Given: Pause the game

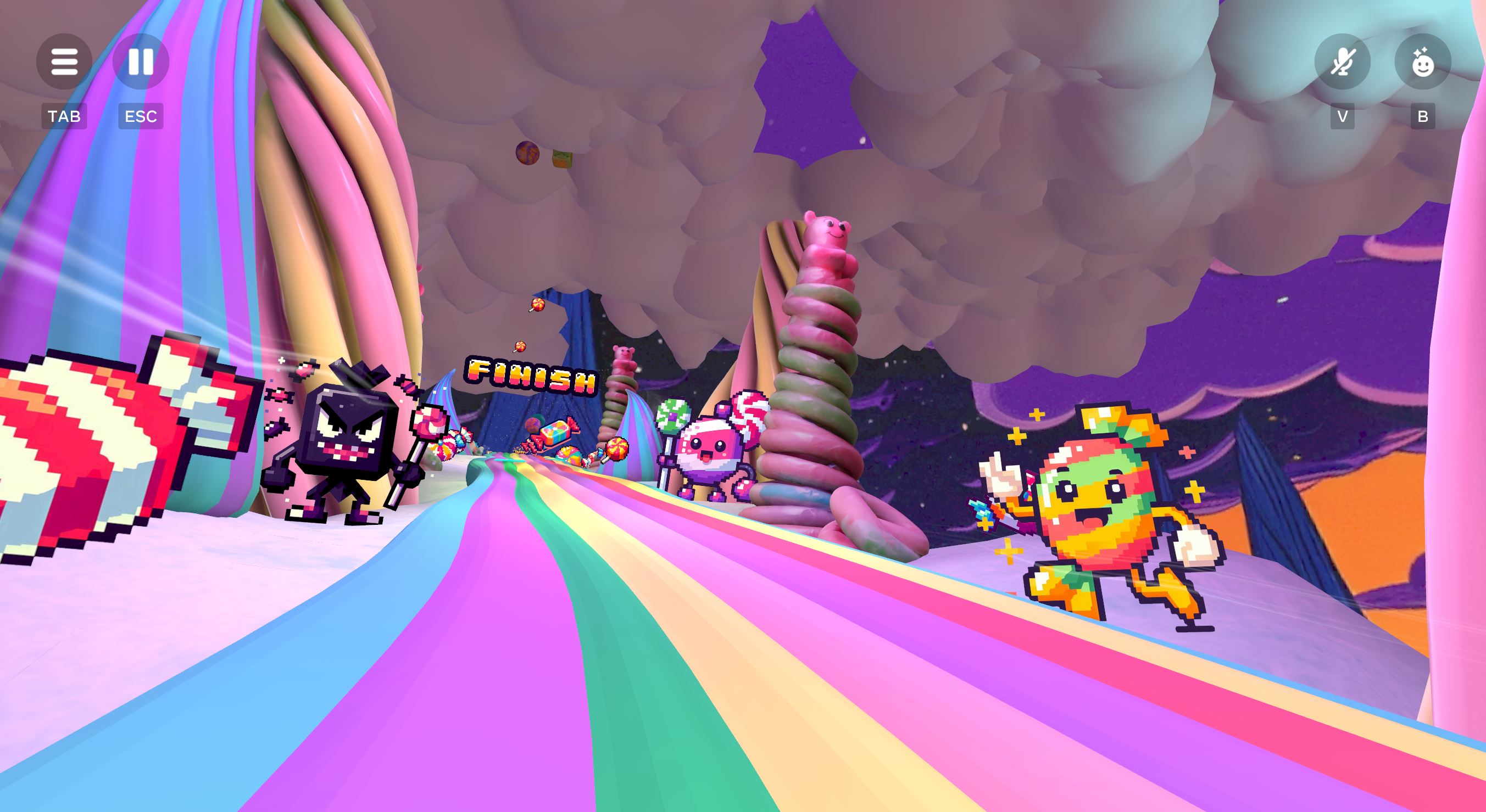Looking at the screenshot, I should 141,61.
